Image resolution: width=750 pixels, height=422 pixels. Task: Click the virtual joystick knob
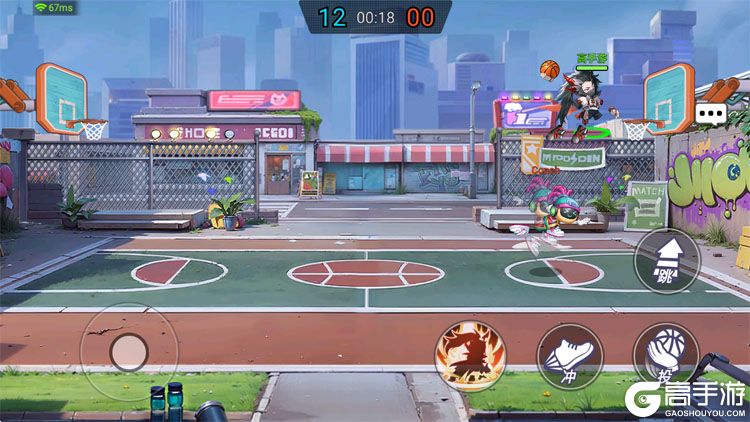[129, 351]
